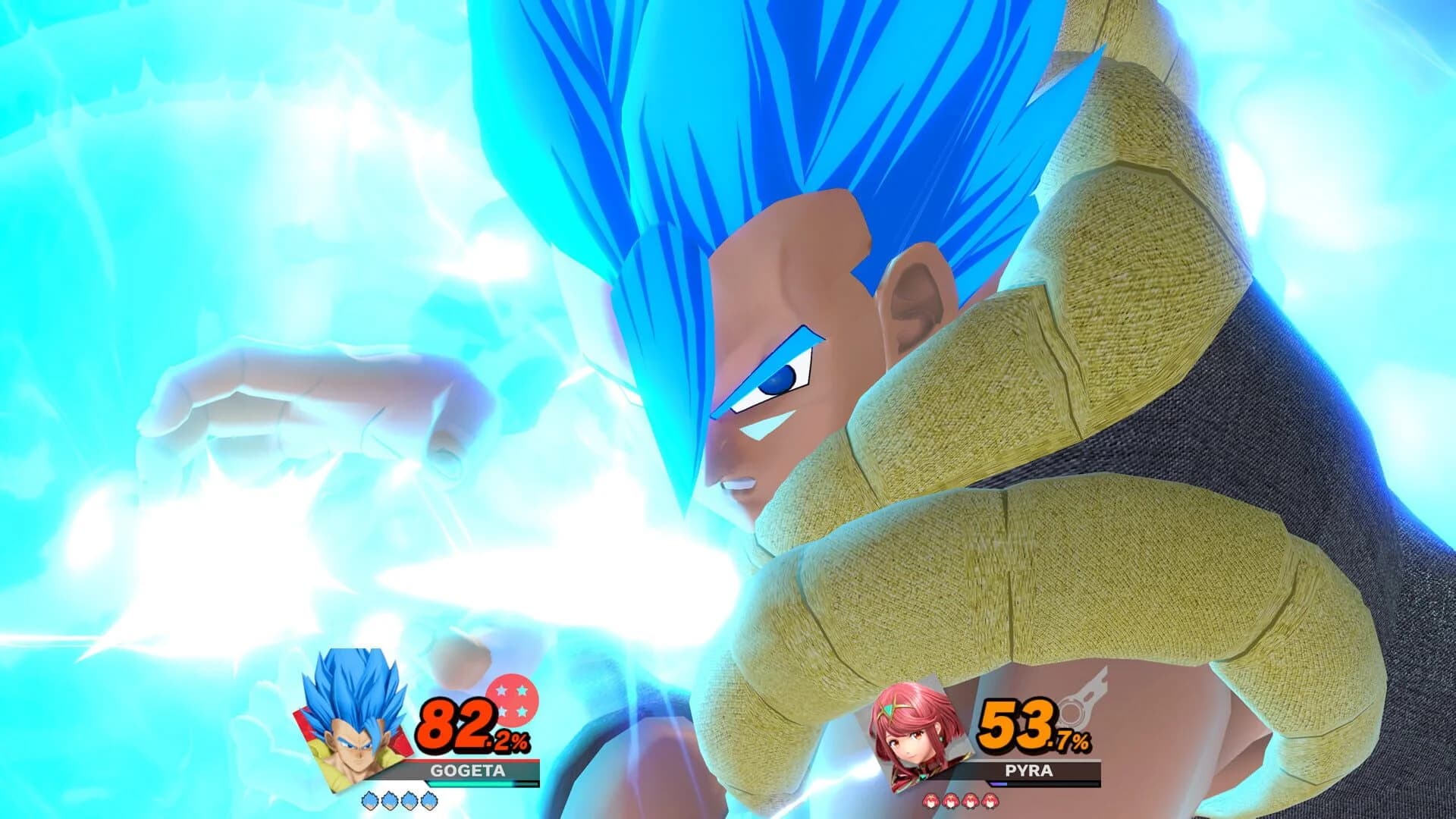1456x819 pixels.
Task: Select the GOGETA name plate
Action: click(470, 770)
